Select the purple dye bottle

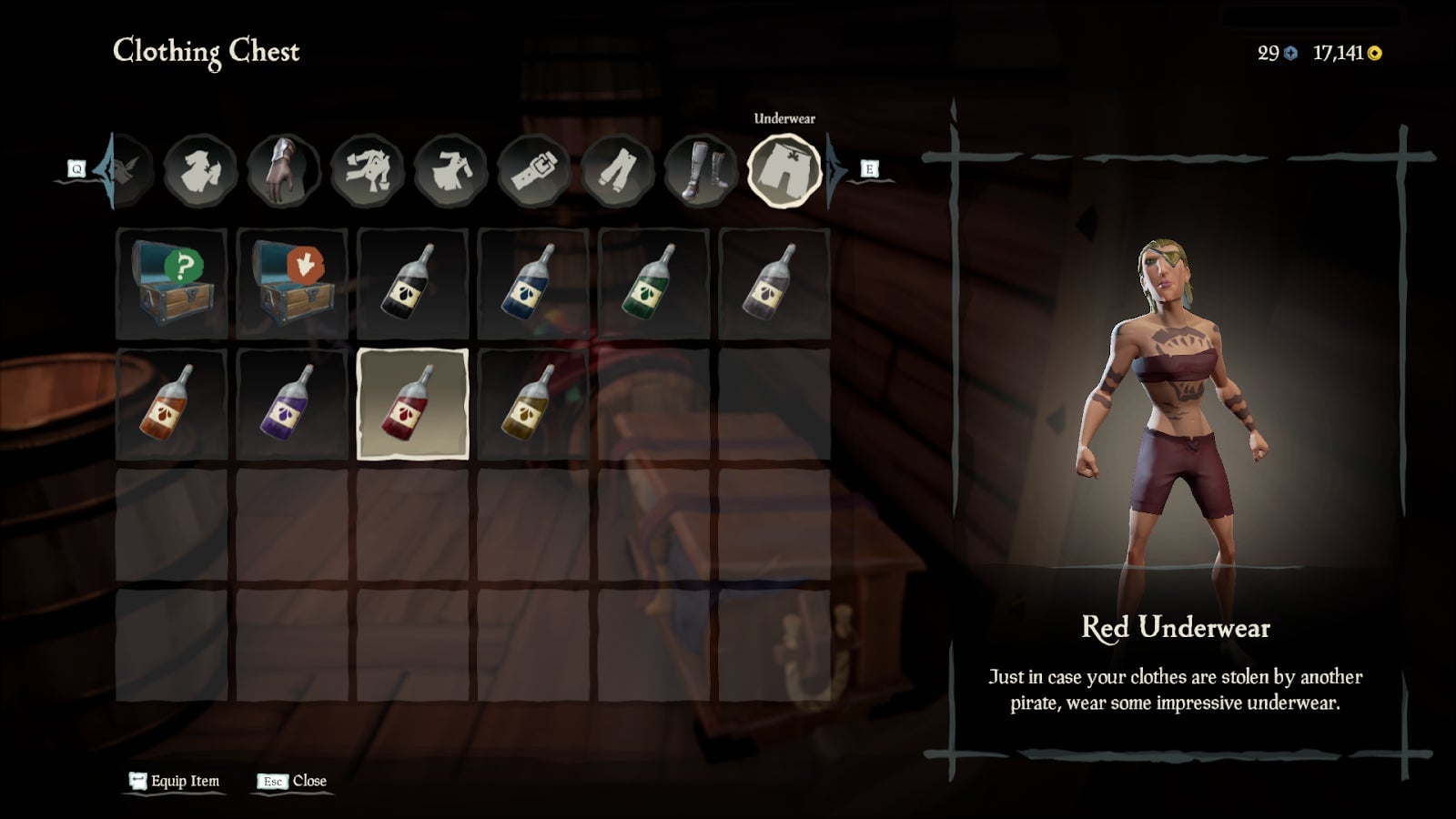coord(292,404)
